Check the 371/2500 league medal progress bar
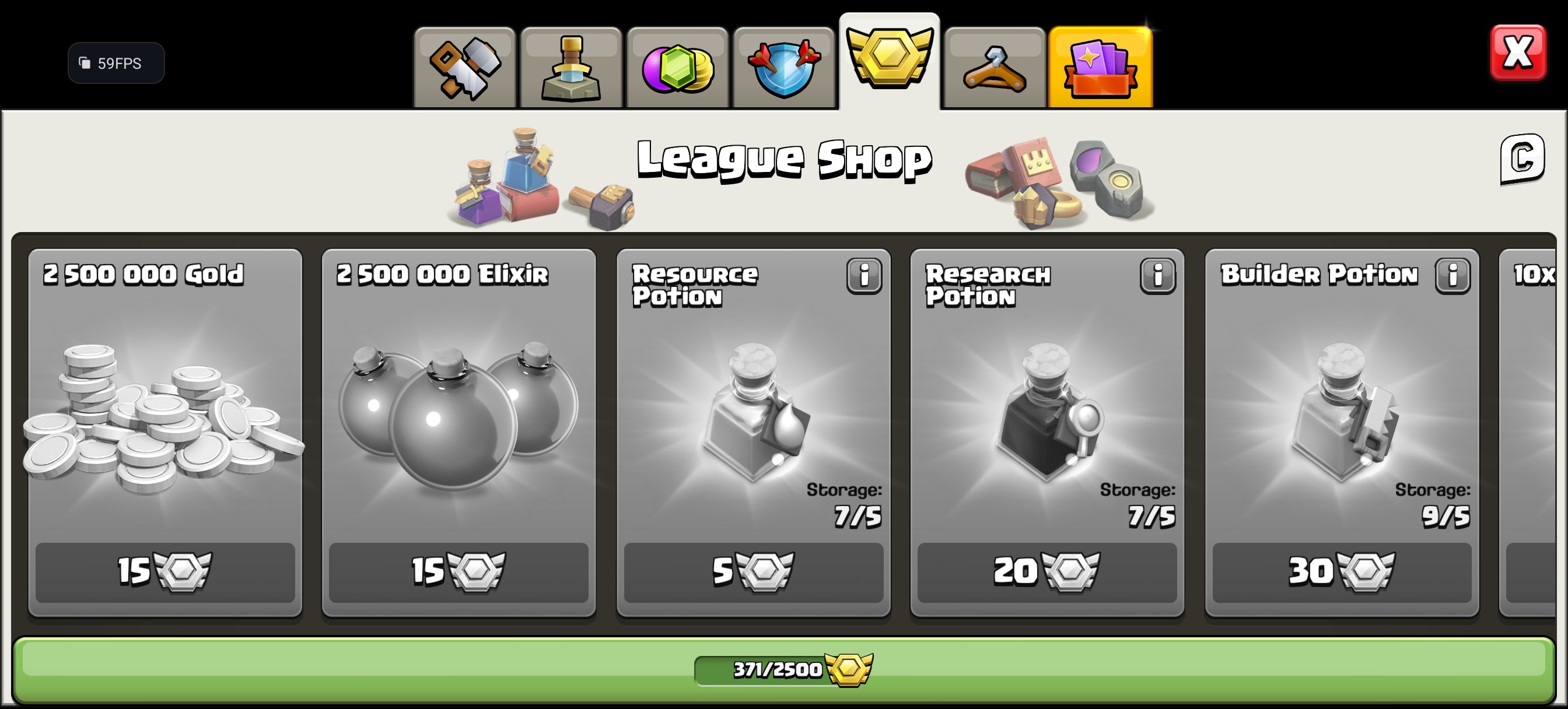The image size is (1568, 709). point(784,668)
